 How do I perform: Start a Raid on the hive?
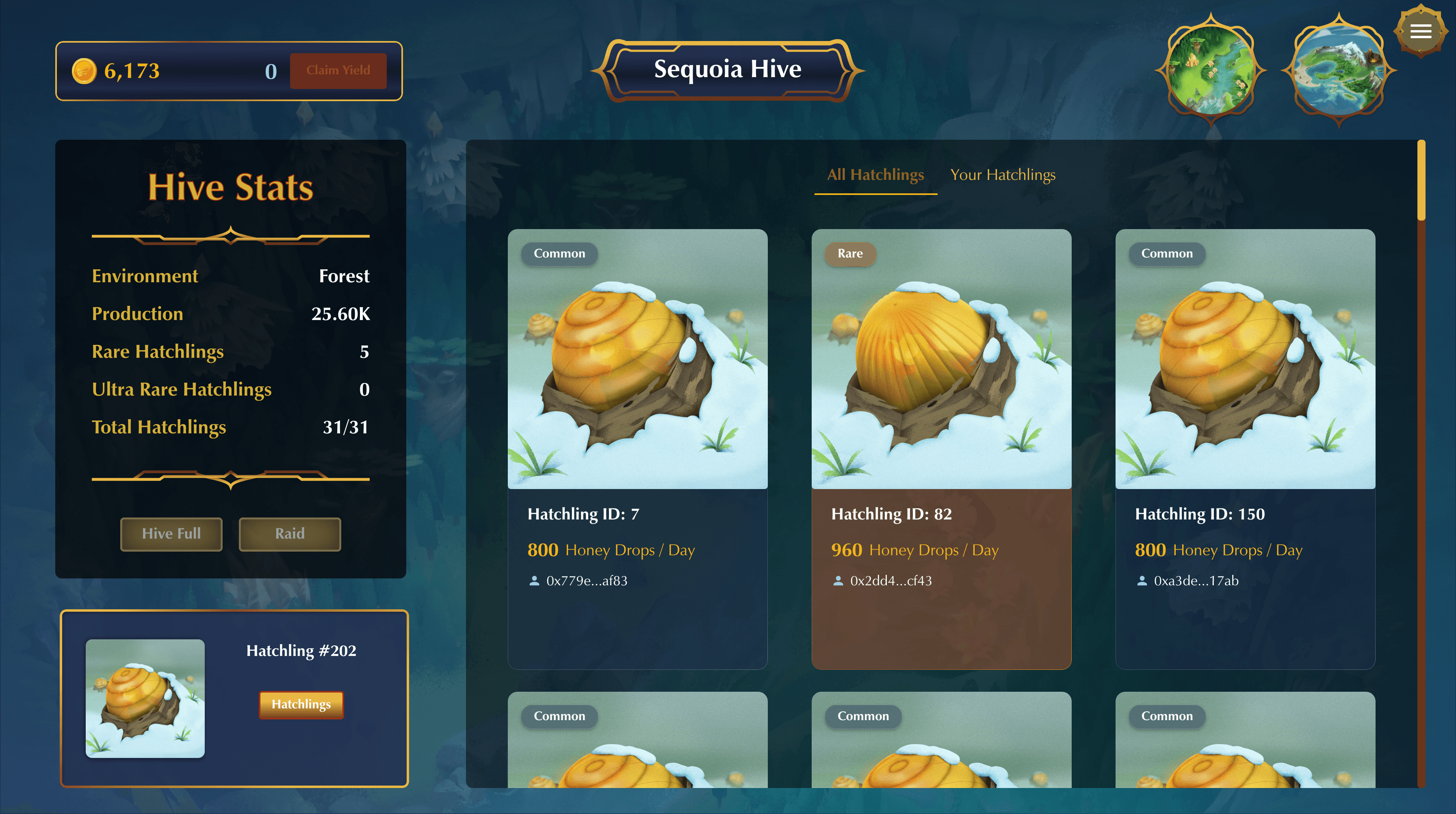289,534
